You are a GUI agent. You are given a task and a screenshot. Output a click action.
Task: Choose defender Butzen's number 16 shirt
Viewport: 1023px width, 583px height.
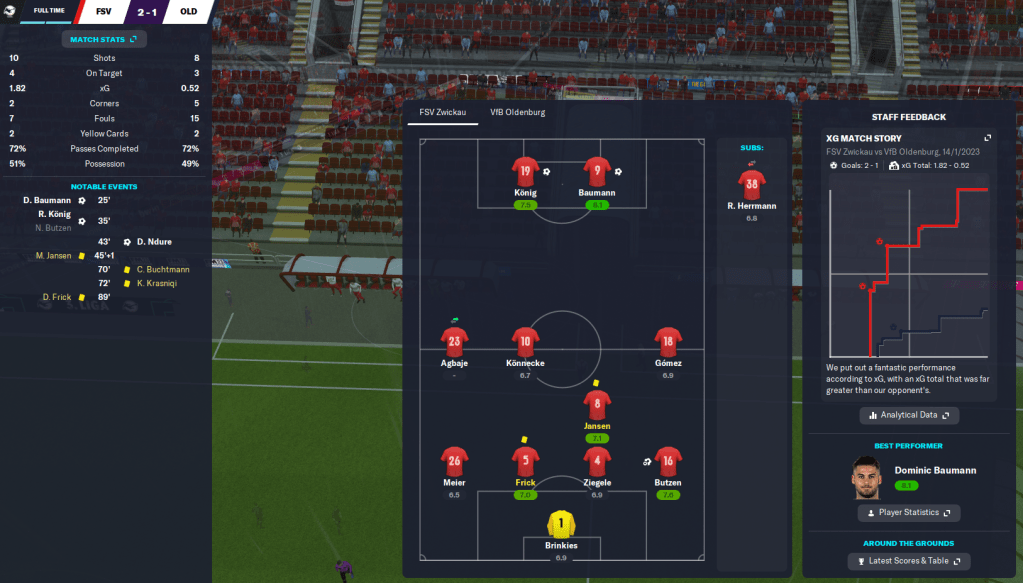[668, 461]
